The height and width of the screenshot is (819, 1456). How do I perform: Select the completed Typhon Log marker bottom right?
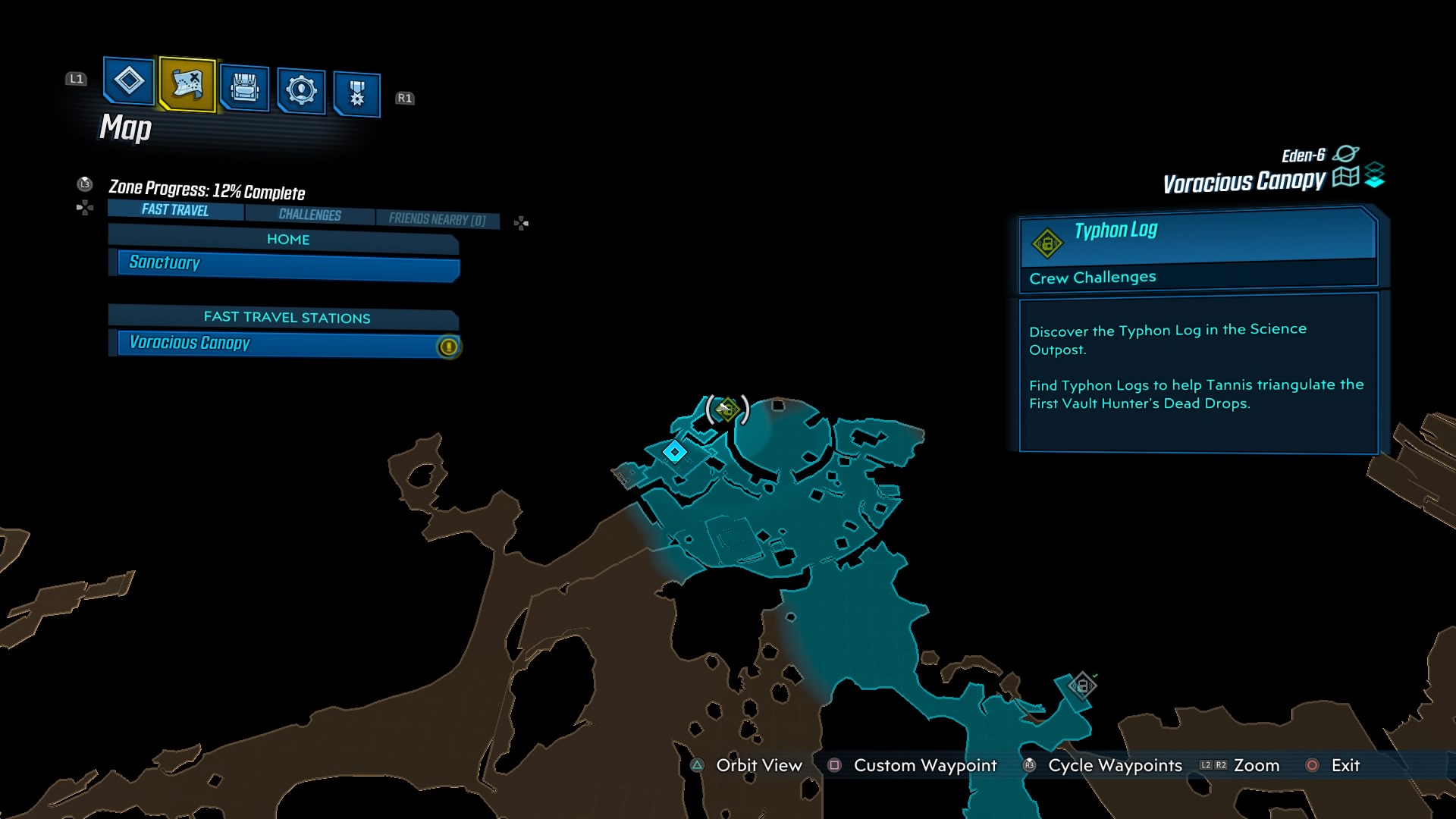pos(1082,685)
